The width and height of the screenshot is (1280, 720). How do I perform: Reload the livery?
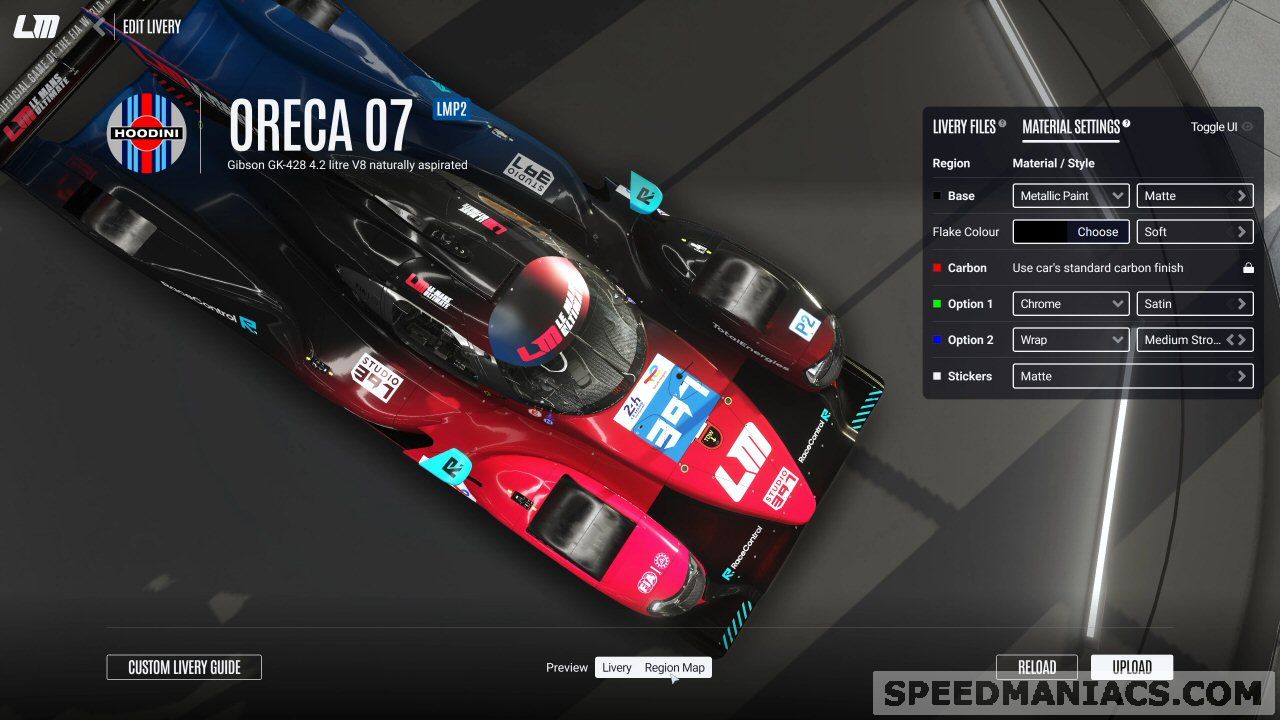(1036, 667)
